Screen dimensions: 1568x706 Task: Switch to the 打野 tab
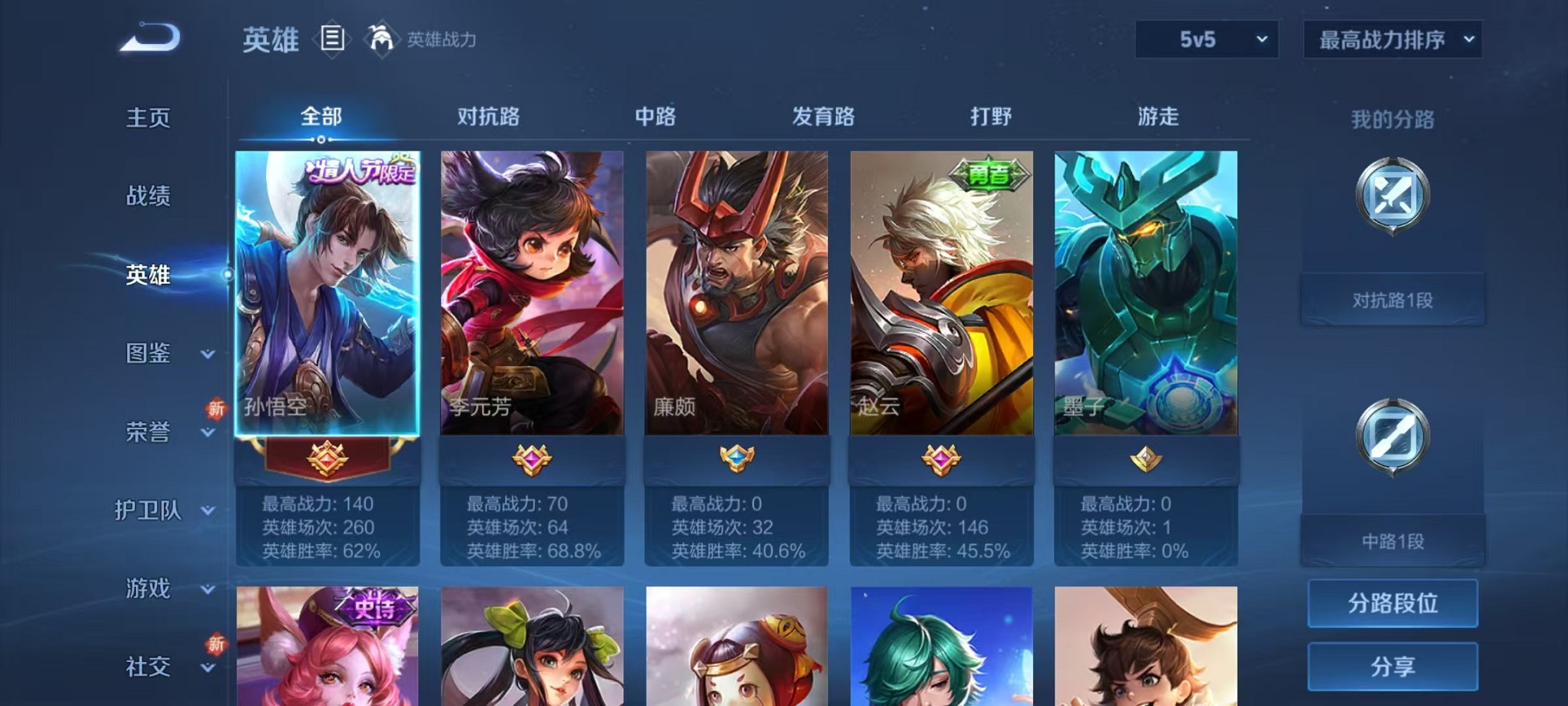(992, 117)
